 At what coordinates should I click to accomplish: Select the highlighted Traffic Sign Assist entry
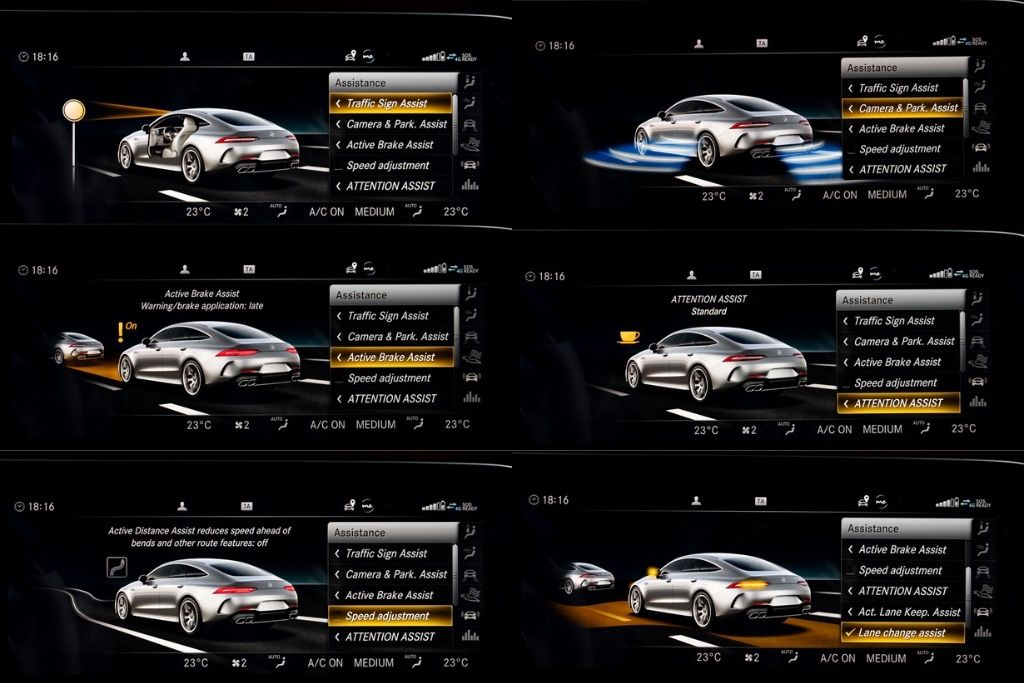390,103
